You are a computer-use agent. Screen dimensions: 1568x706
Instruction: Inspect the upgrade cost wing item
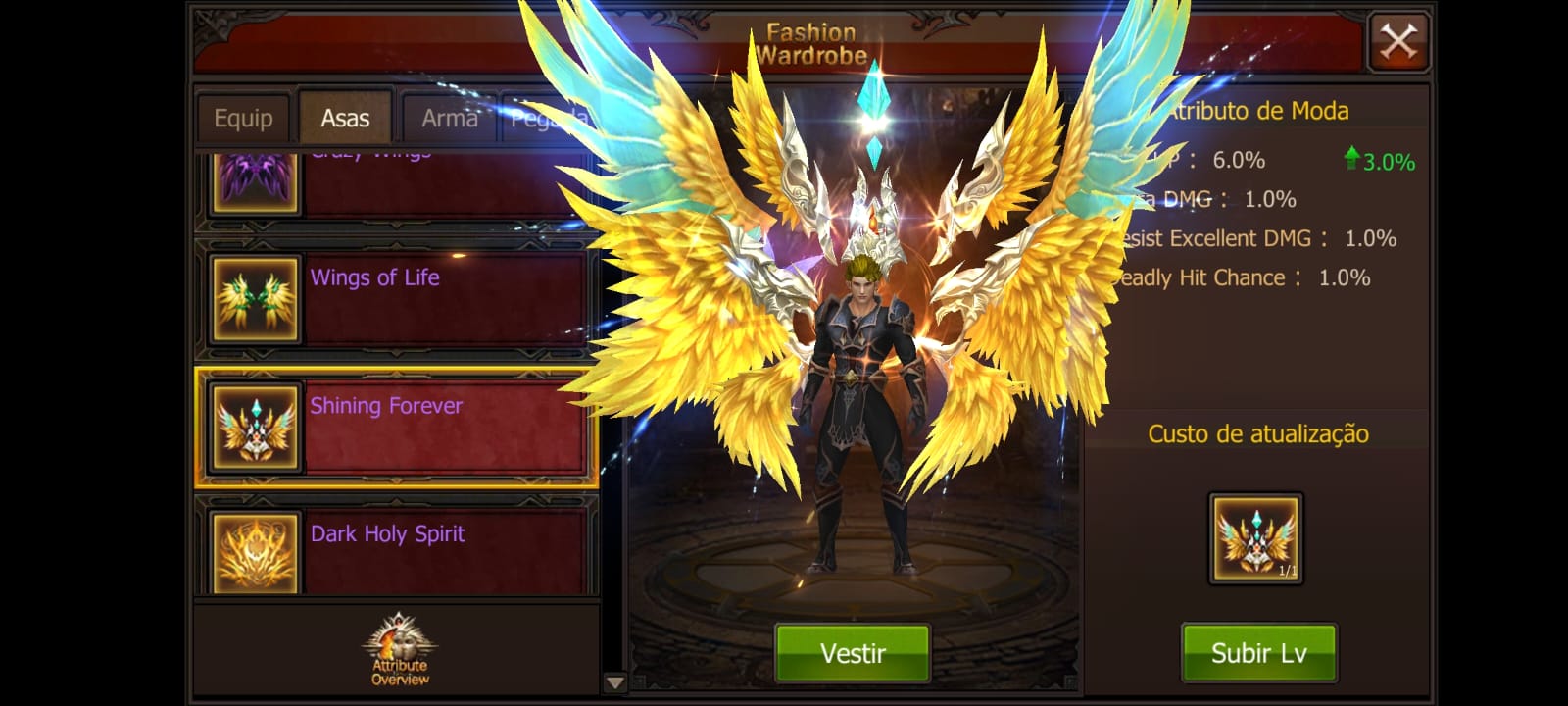(x=1255, y=538)
